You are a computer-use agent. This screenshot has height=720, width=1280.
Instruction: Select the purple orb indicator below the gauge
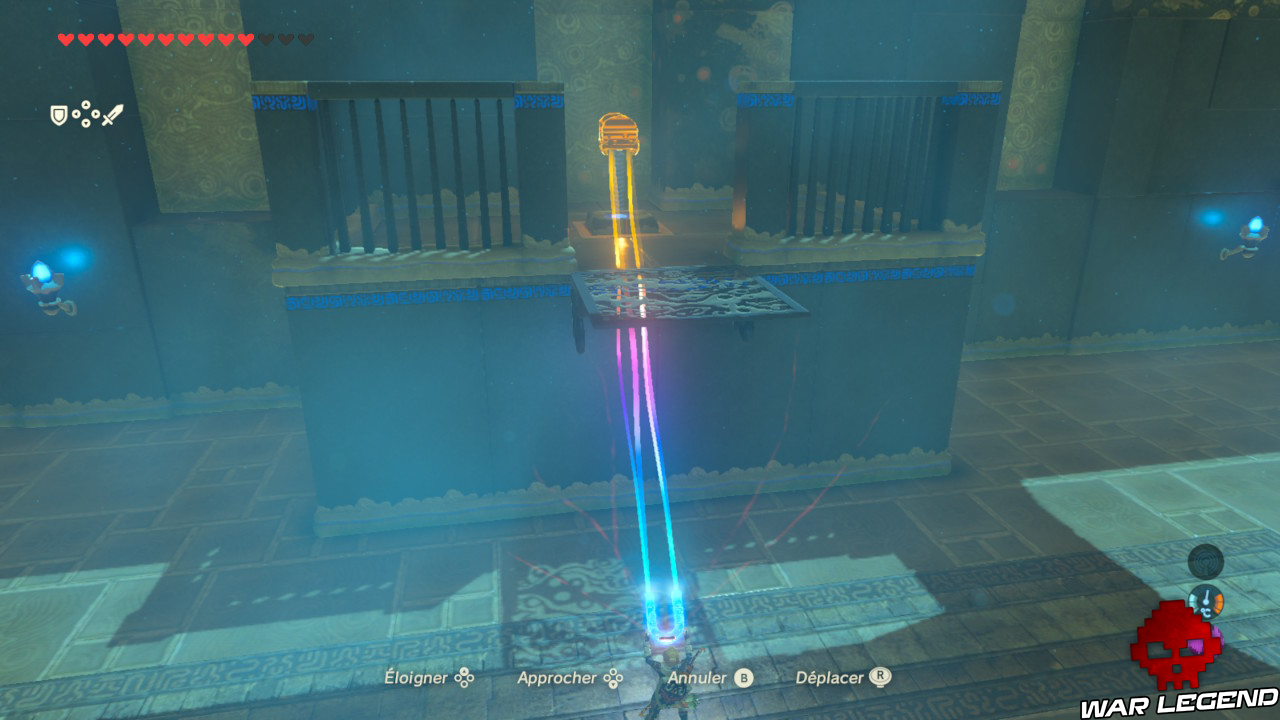point(1216,638)
